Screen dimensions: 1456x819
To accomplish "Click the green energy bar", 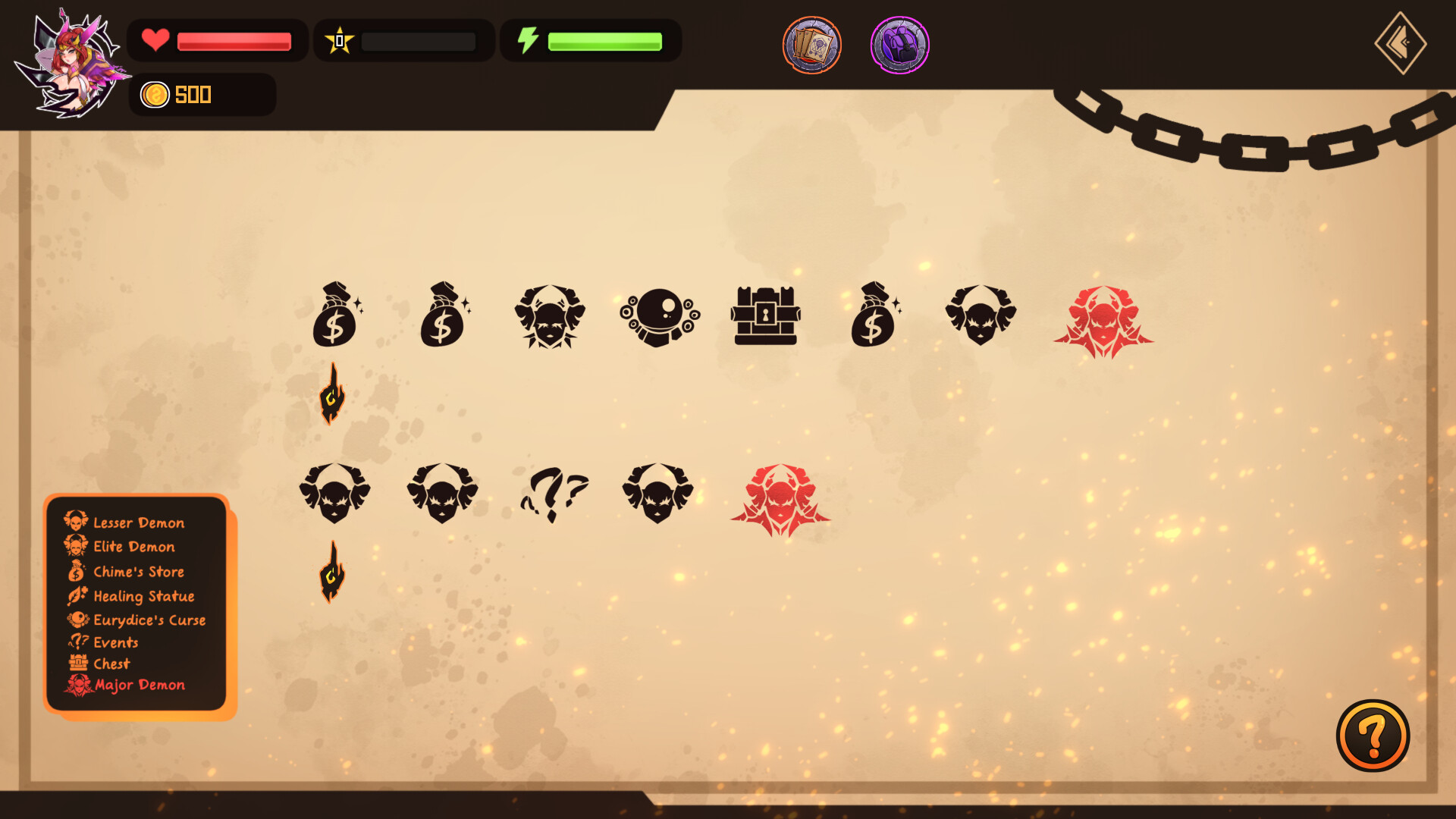I will point(603,40).
